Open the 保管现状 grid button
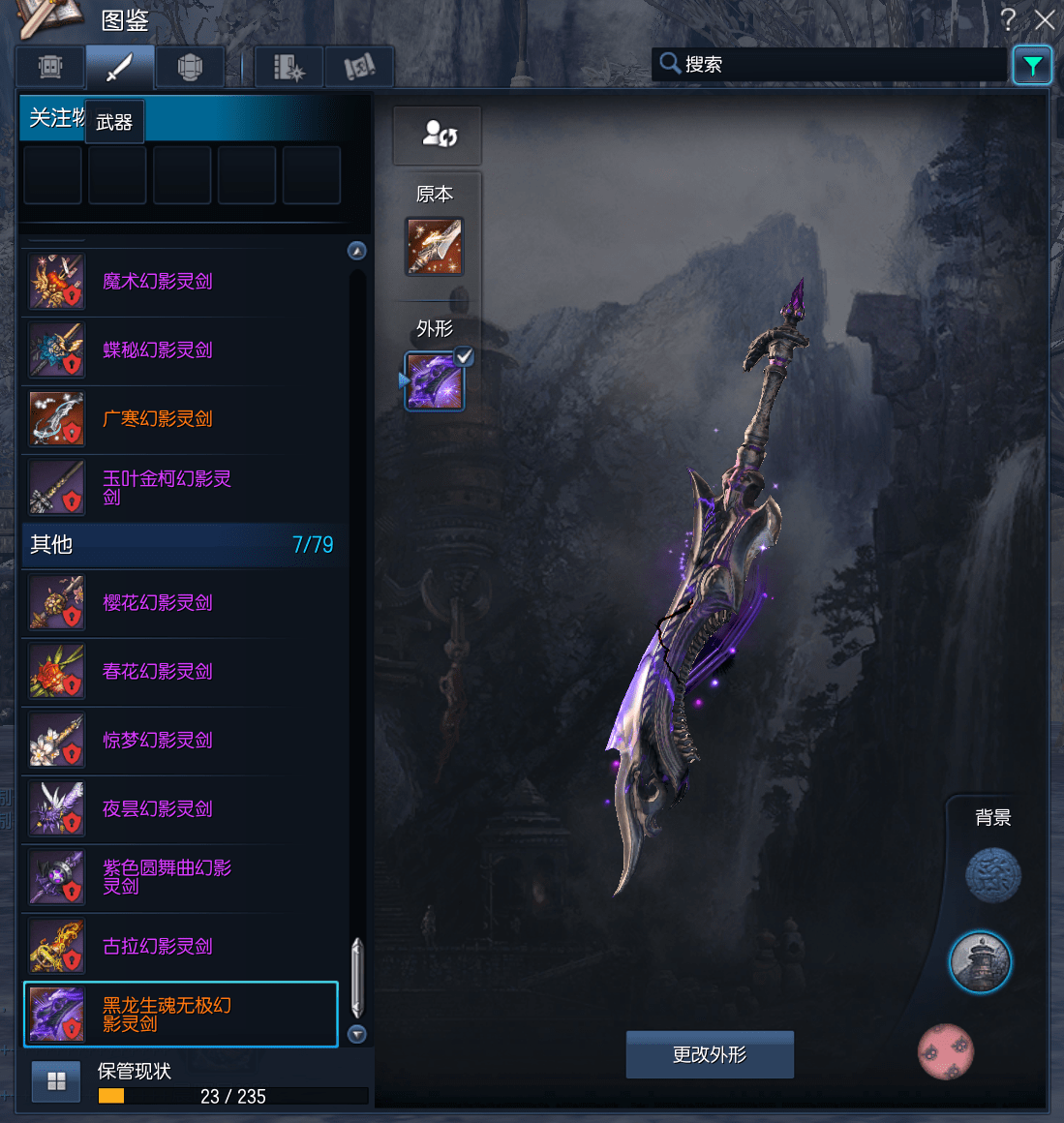Image resolution: width=1064 pixels, height=1123 pixels. [56, 1081]
